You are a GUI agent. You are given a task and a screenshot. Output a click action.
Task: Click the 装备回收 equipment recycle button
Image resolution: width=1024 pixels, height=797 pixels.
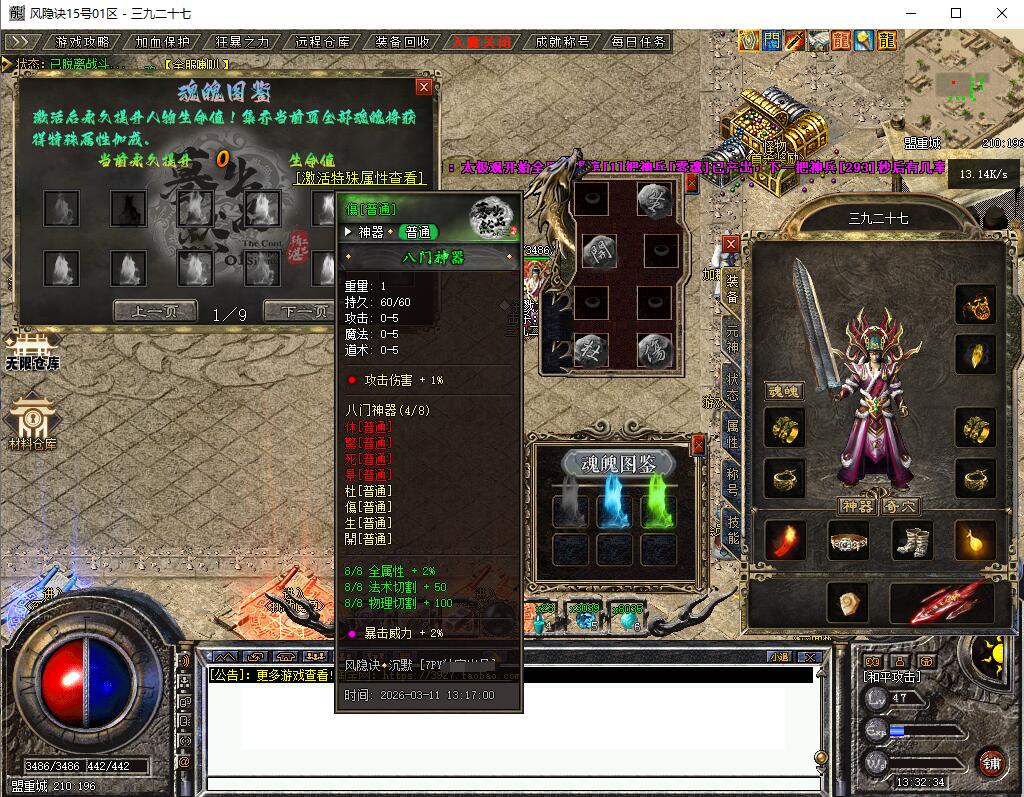402,42
